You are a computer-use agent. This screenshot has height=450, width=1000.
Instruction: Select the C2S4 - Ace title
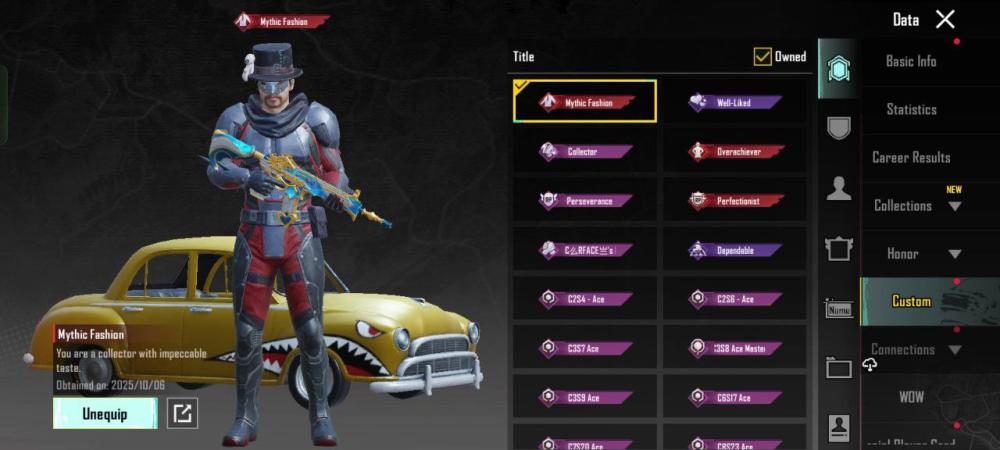click(x=584, y=298)
